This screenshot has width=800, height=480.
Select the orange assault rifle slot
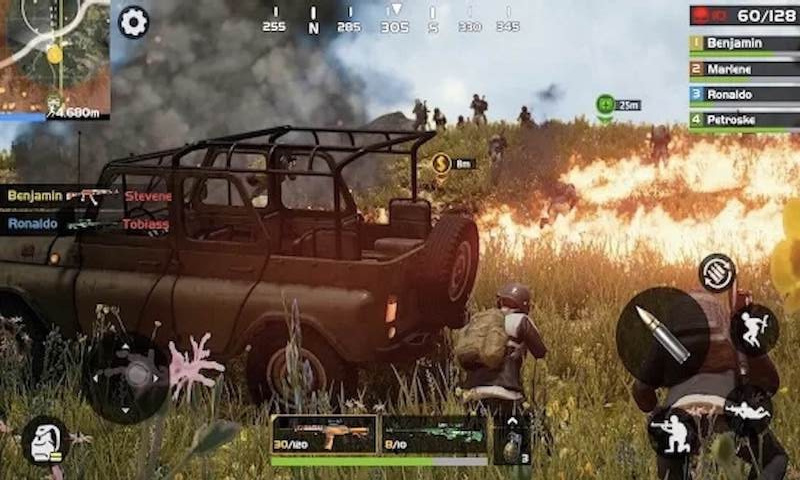[x=324, y=434]
